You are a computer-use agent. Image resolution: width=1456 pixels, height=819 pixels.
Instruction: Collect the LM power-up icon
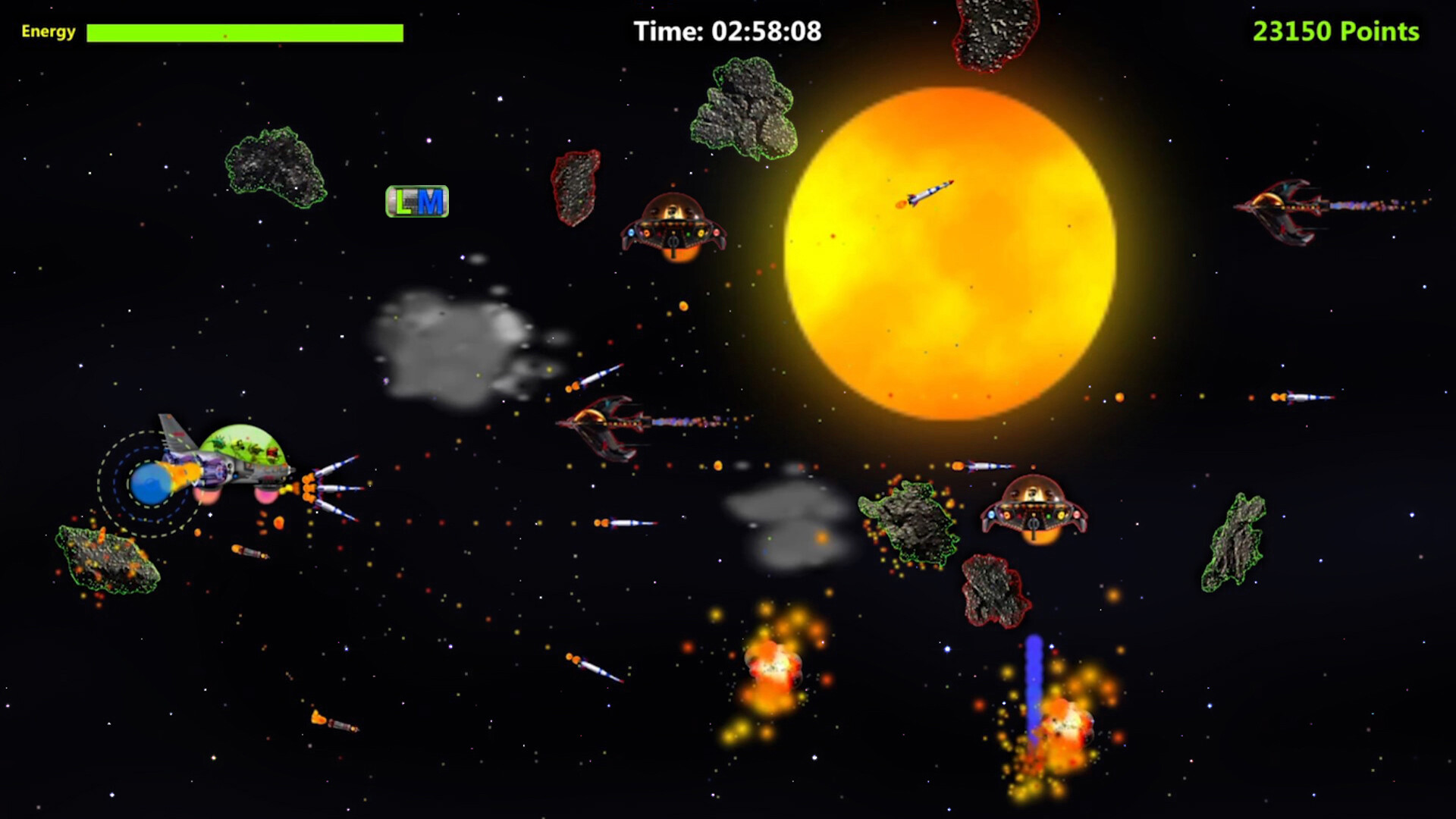point(417,201)
